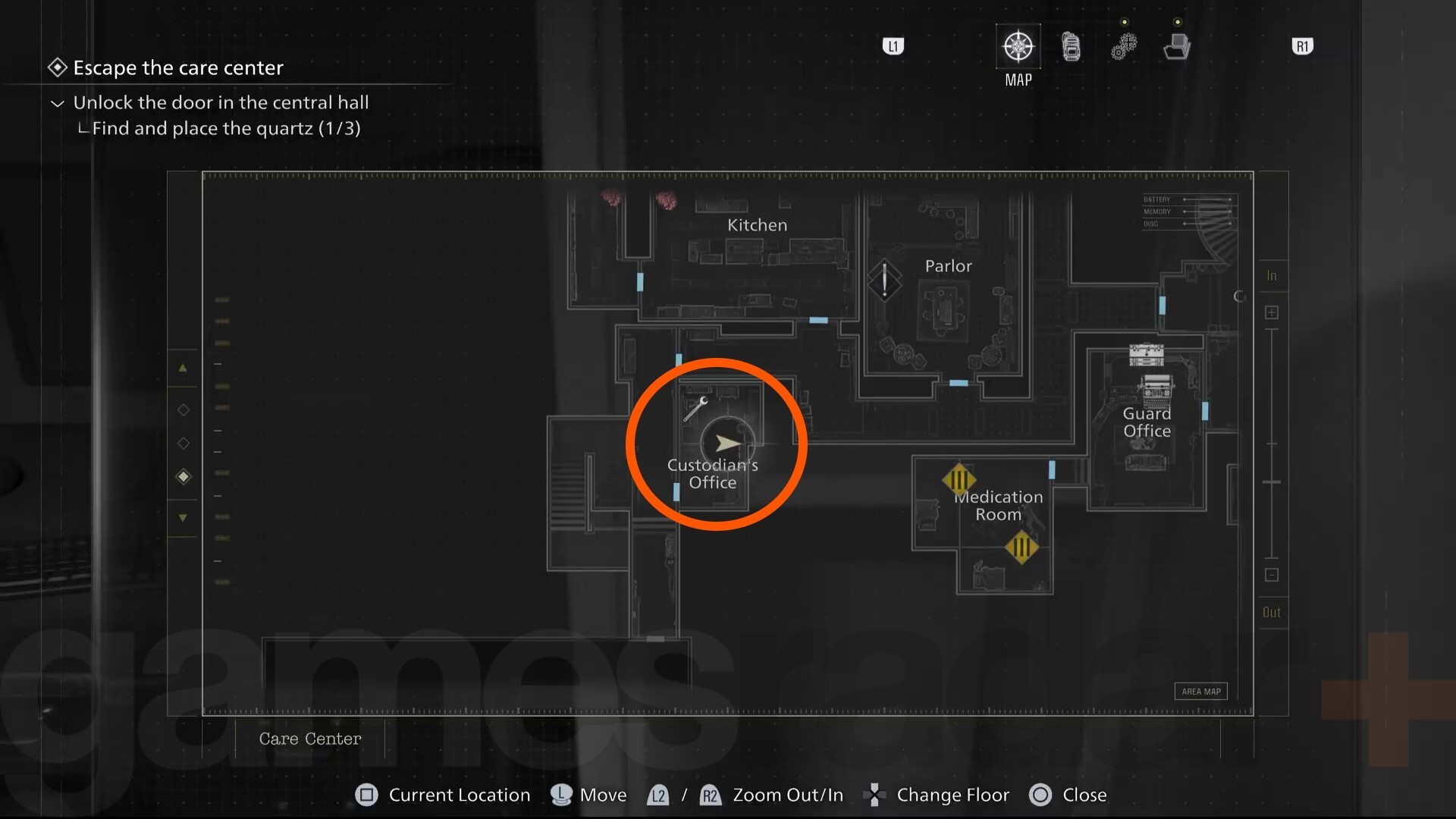Click the key item marker in Medication Room
1456x819 pixels.
(x=961, y=479)
